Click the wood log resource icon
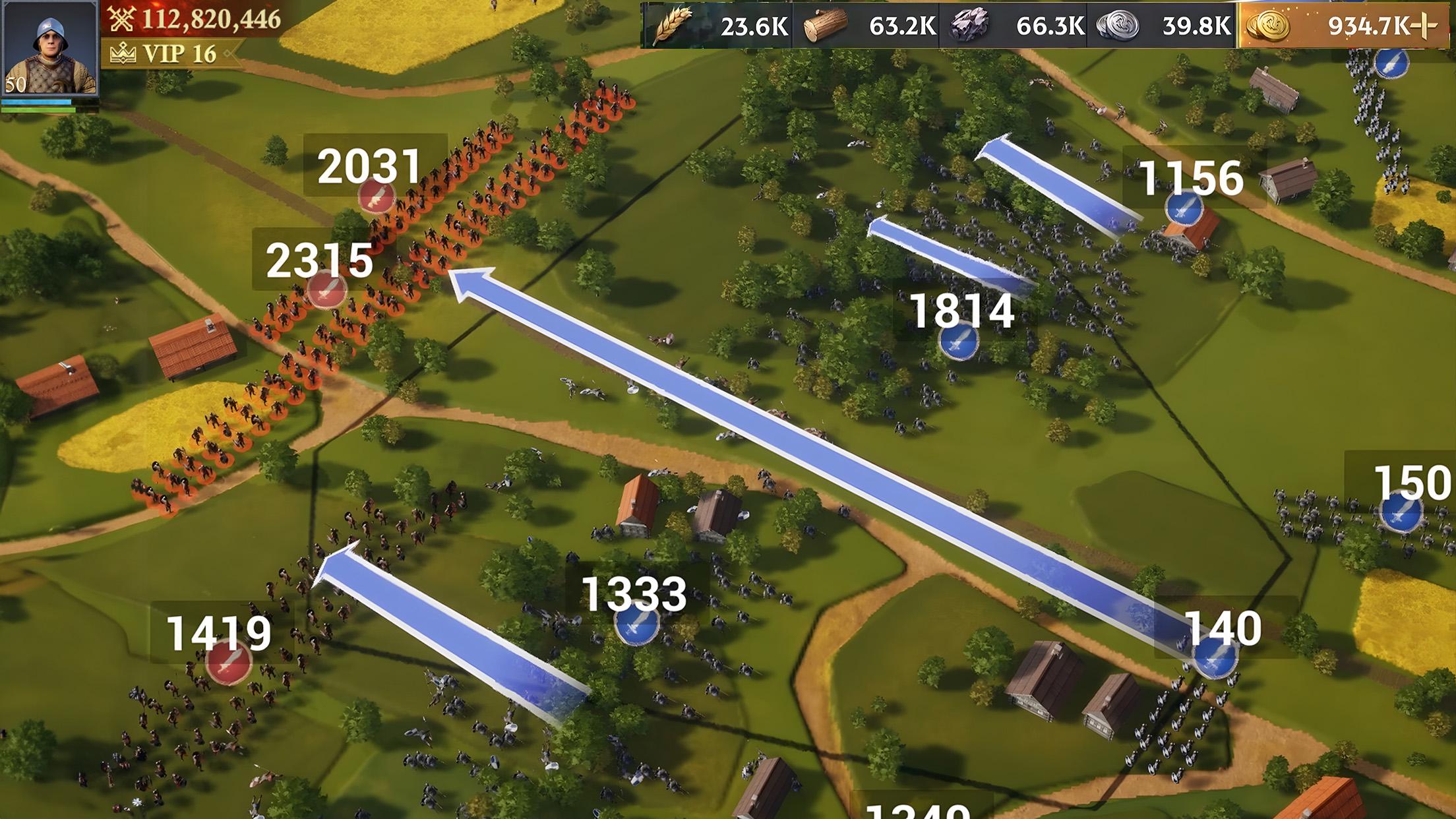Viewport: 1456px width, 819px height. coord(826,26)
